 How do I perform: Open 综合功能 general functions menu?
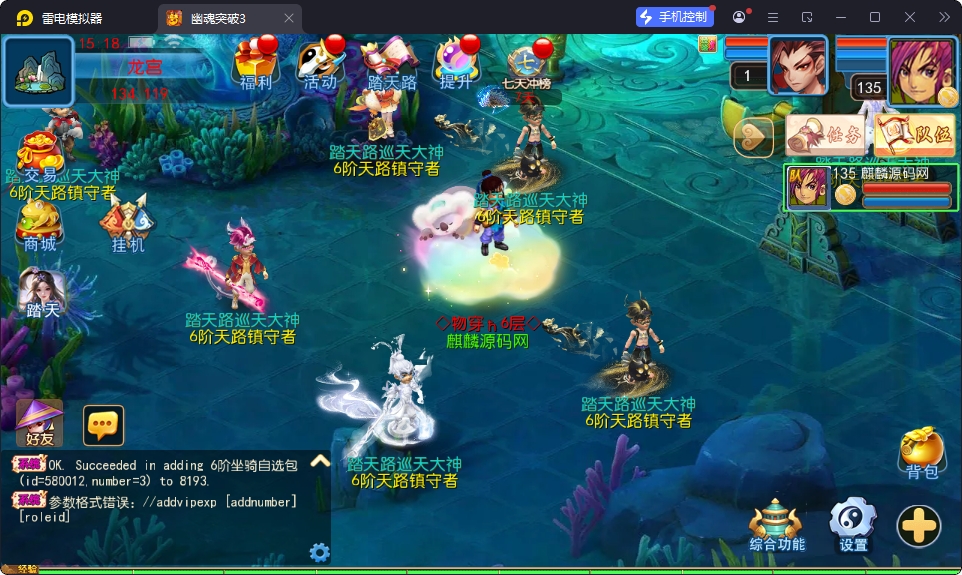(x=777, y=525)
